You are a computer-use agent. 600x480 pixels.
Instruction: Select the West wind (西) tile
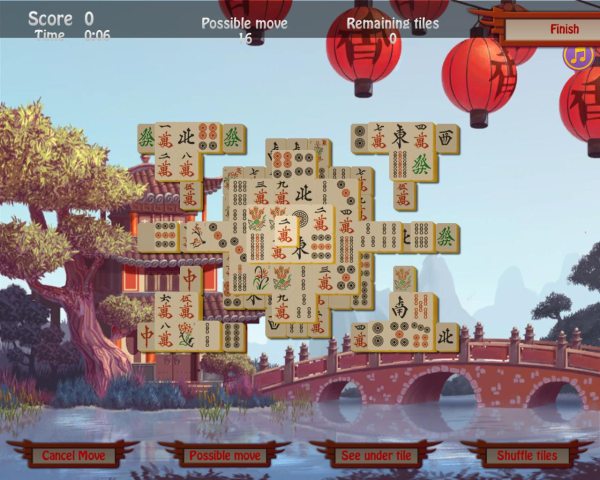click(x=446, y=137)
